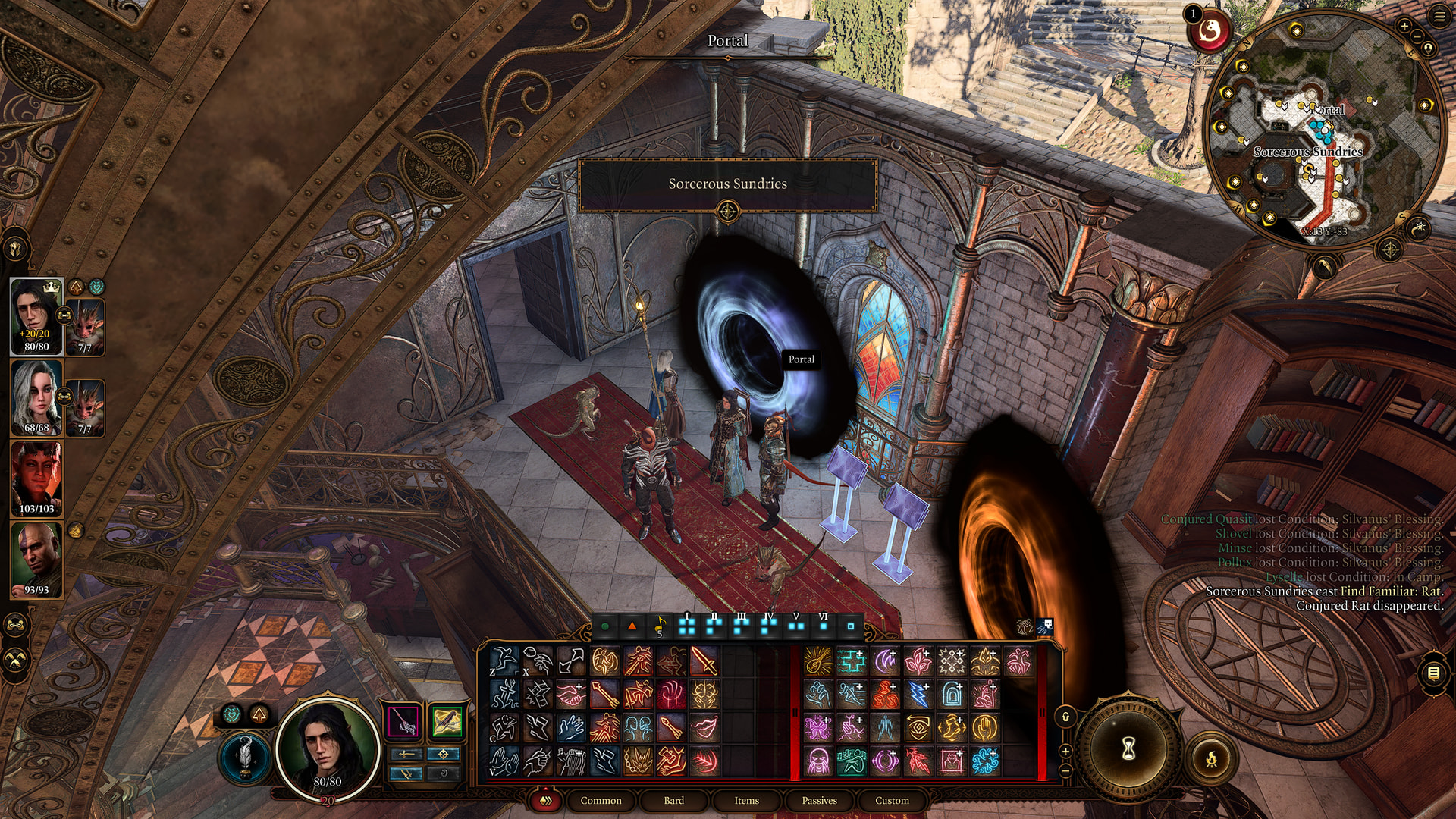The height and width of the screenshot is (819, 1456).
Task: Open the game menu hamburger button
Action: (x=1439, y=16)
